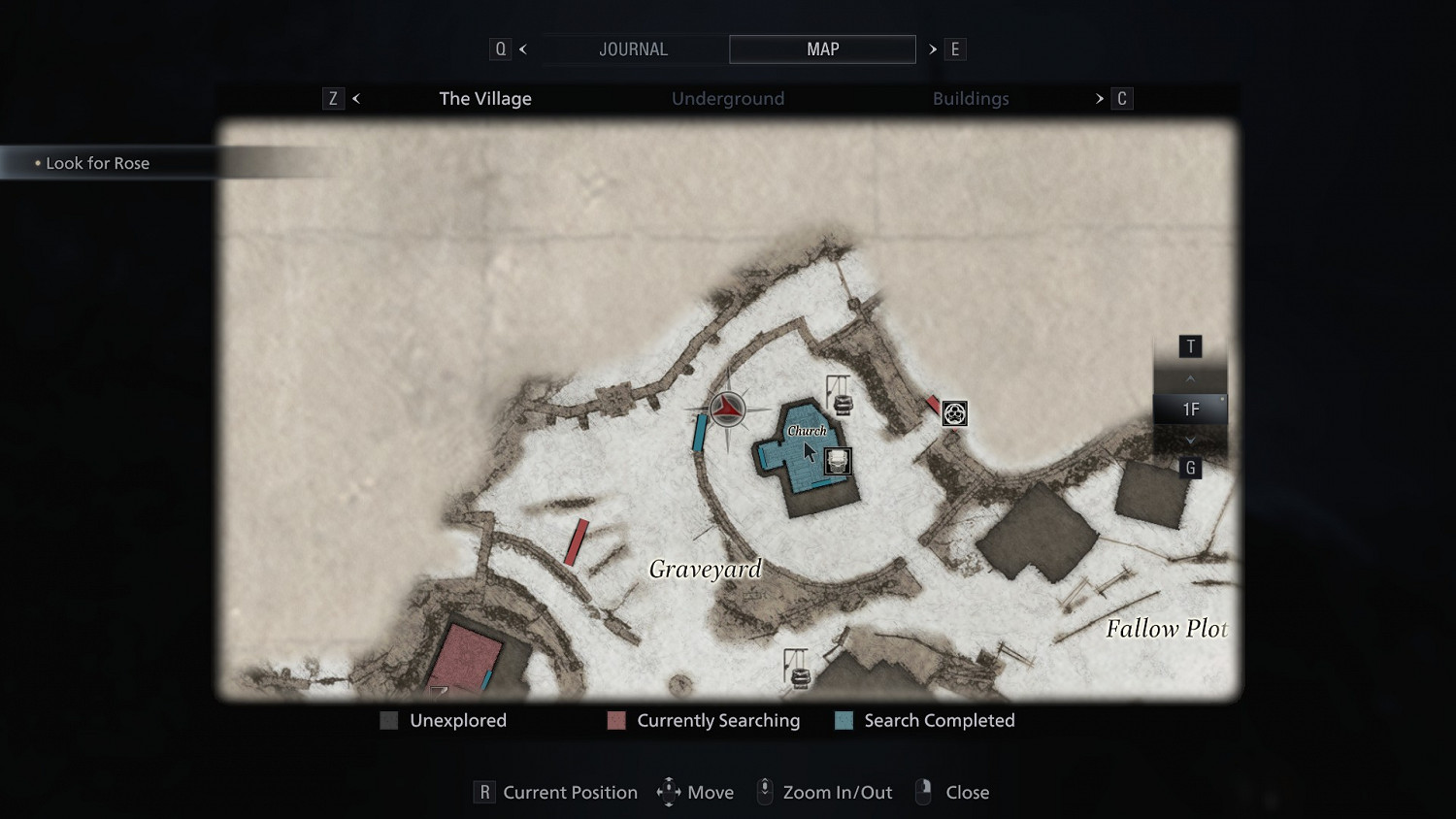Click the right arrow next to Buildings

[1100, 99]
